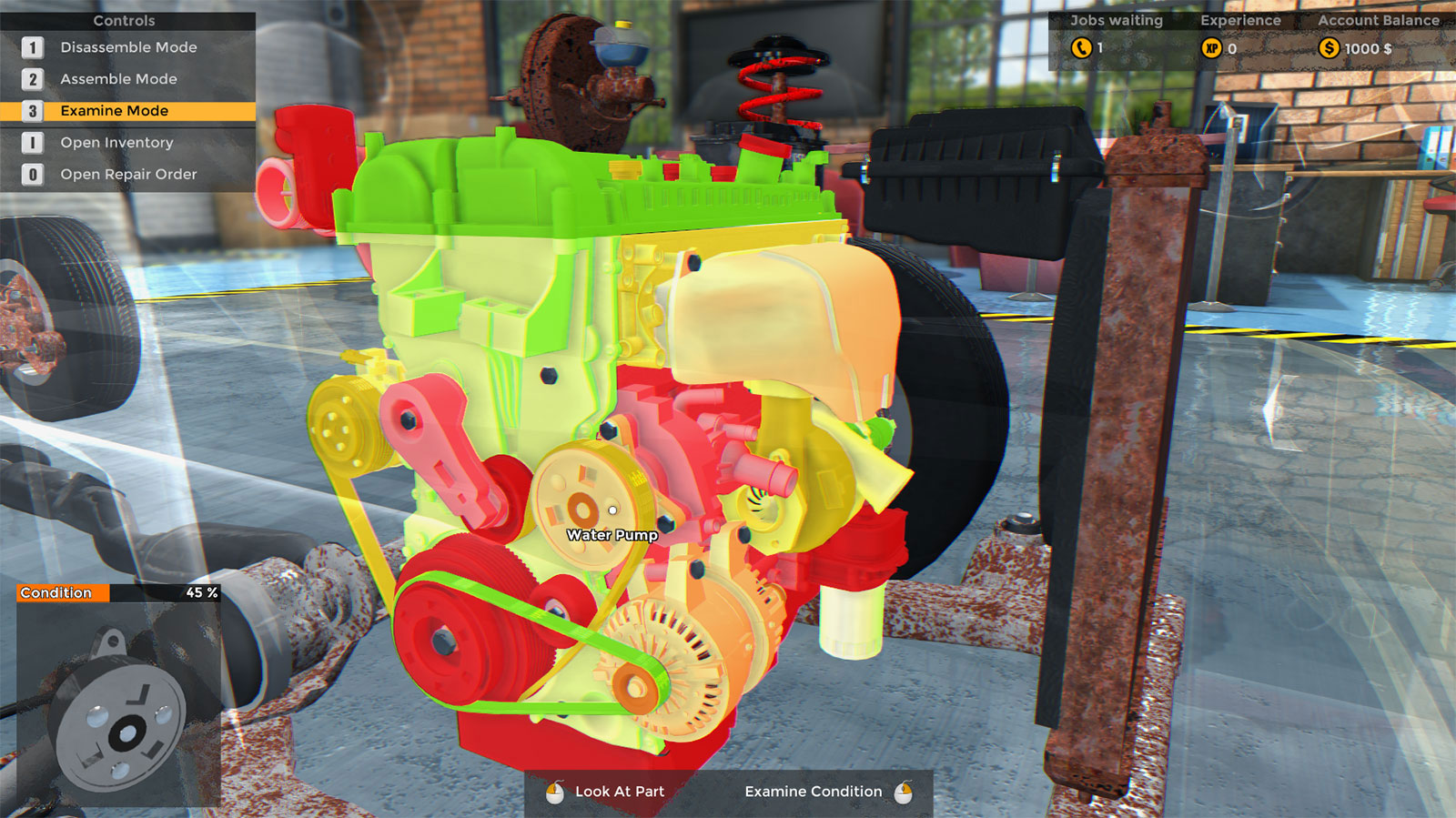Click the "3" hotkey badge beside Examine Mode
1456x818 pixels.
coord(35,110)
